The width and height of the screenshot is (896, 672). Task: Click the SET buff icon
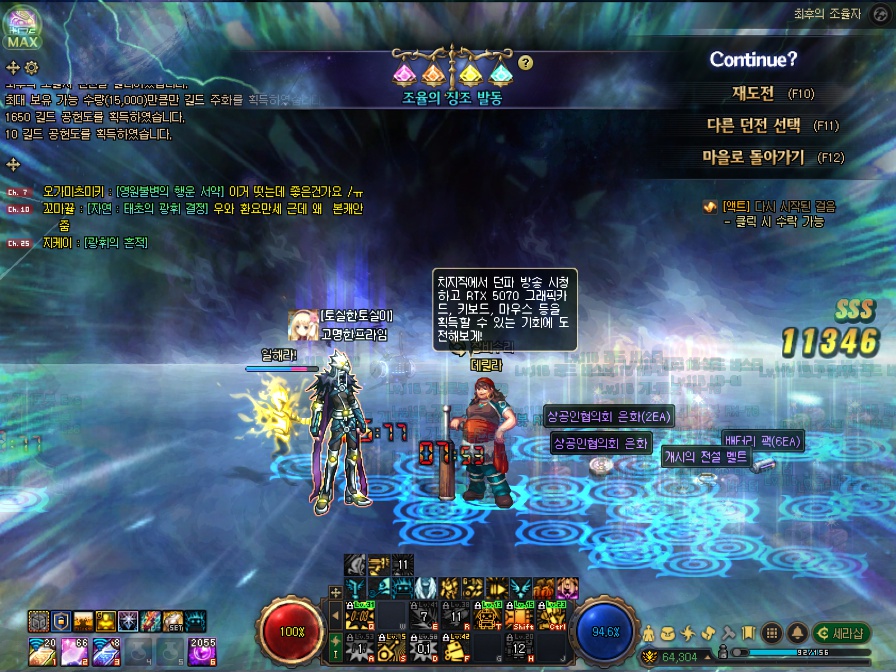[174, 622]
